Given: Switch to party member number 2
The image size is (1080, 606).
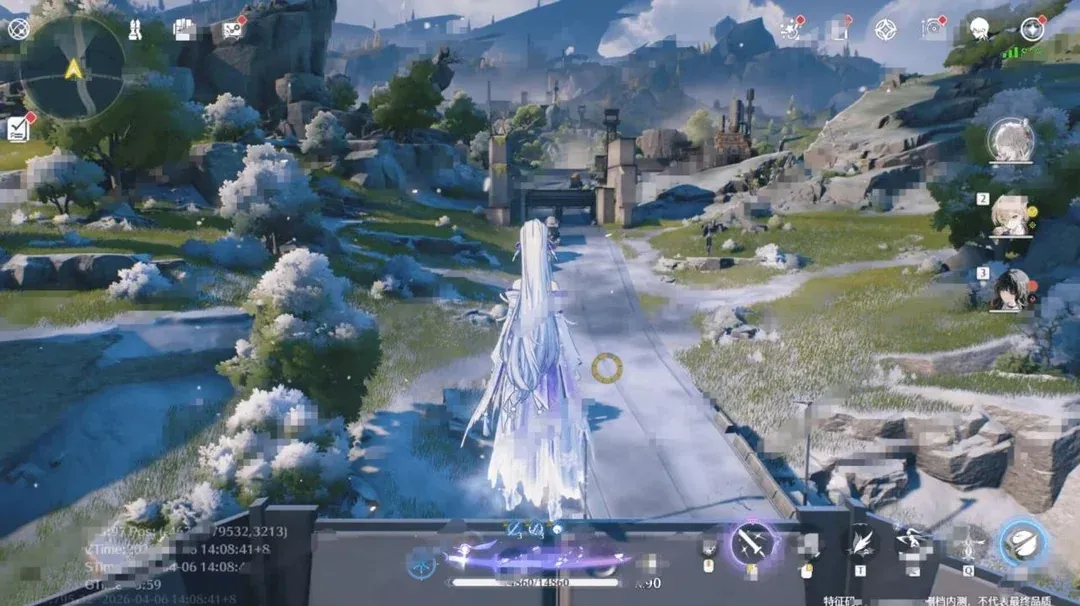Looking at the screenshot, I should click(1011, 215).
